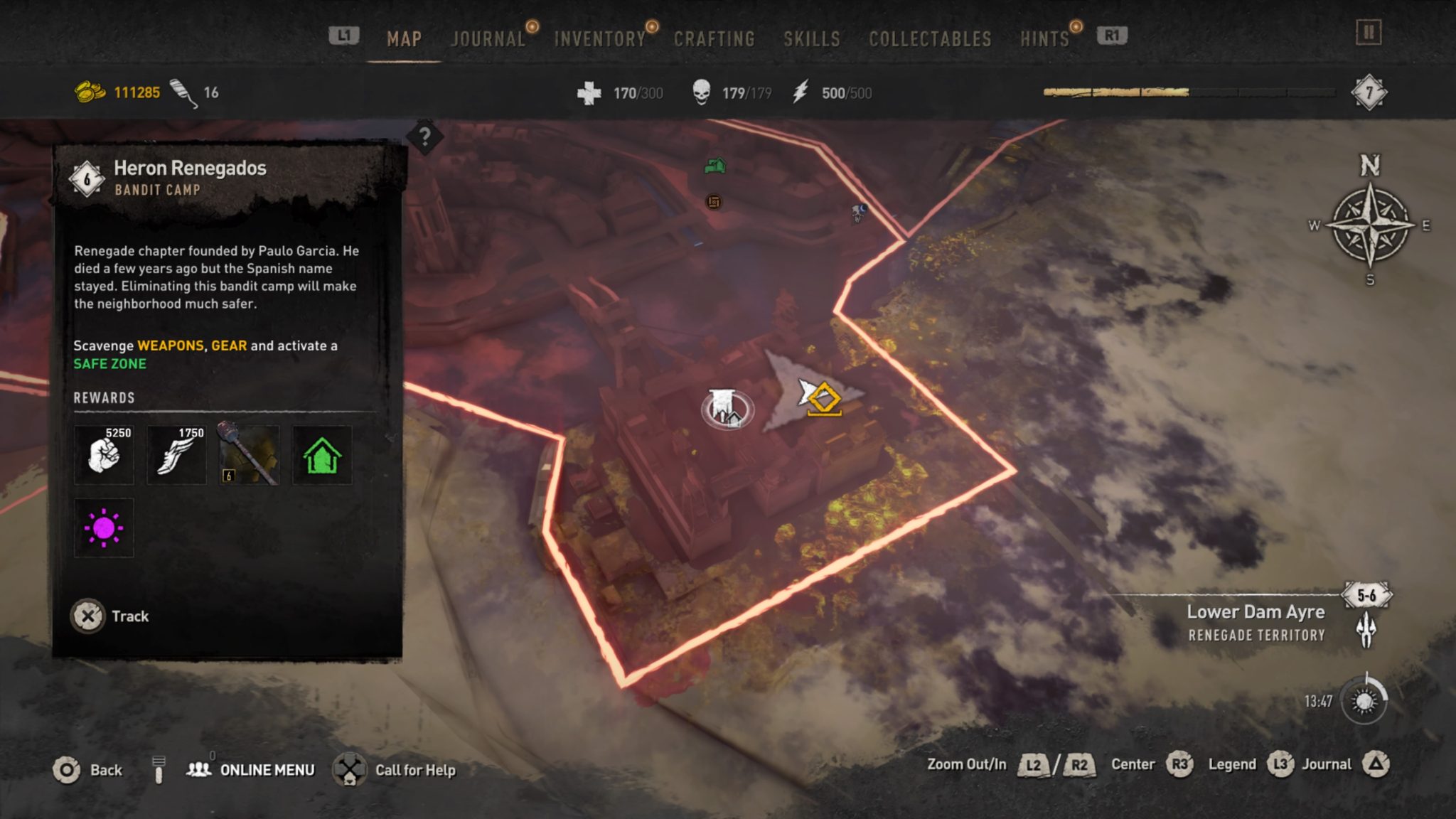
Task: Click the question mark undiscovered location marker
Action: [x=424, y=135]
